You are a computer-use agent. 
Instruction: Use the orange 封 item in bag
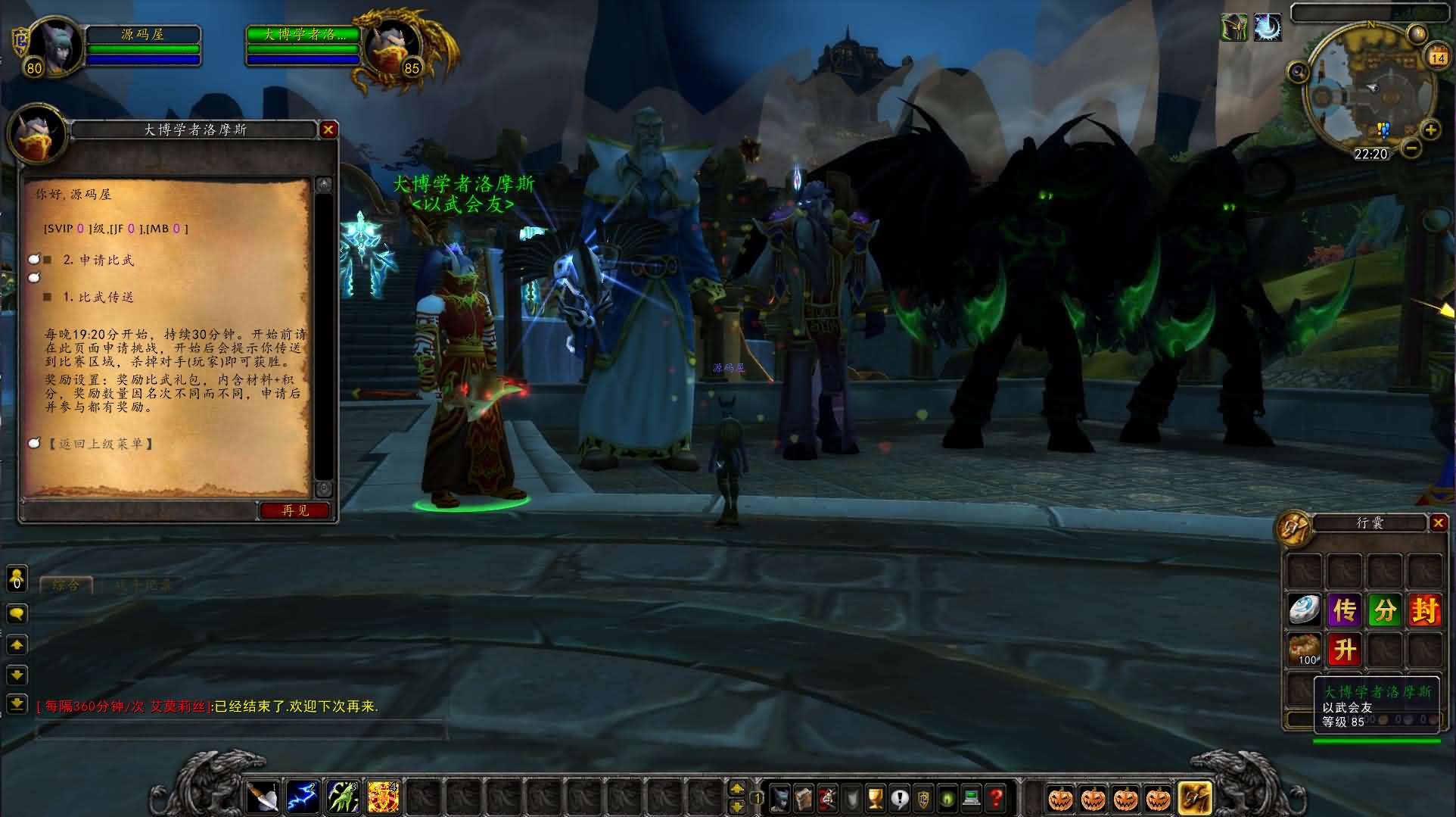[1423, 610]
